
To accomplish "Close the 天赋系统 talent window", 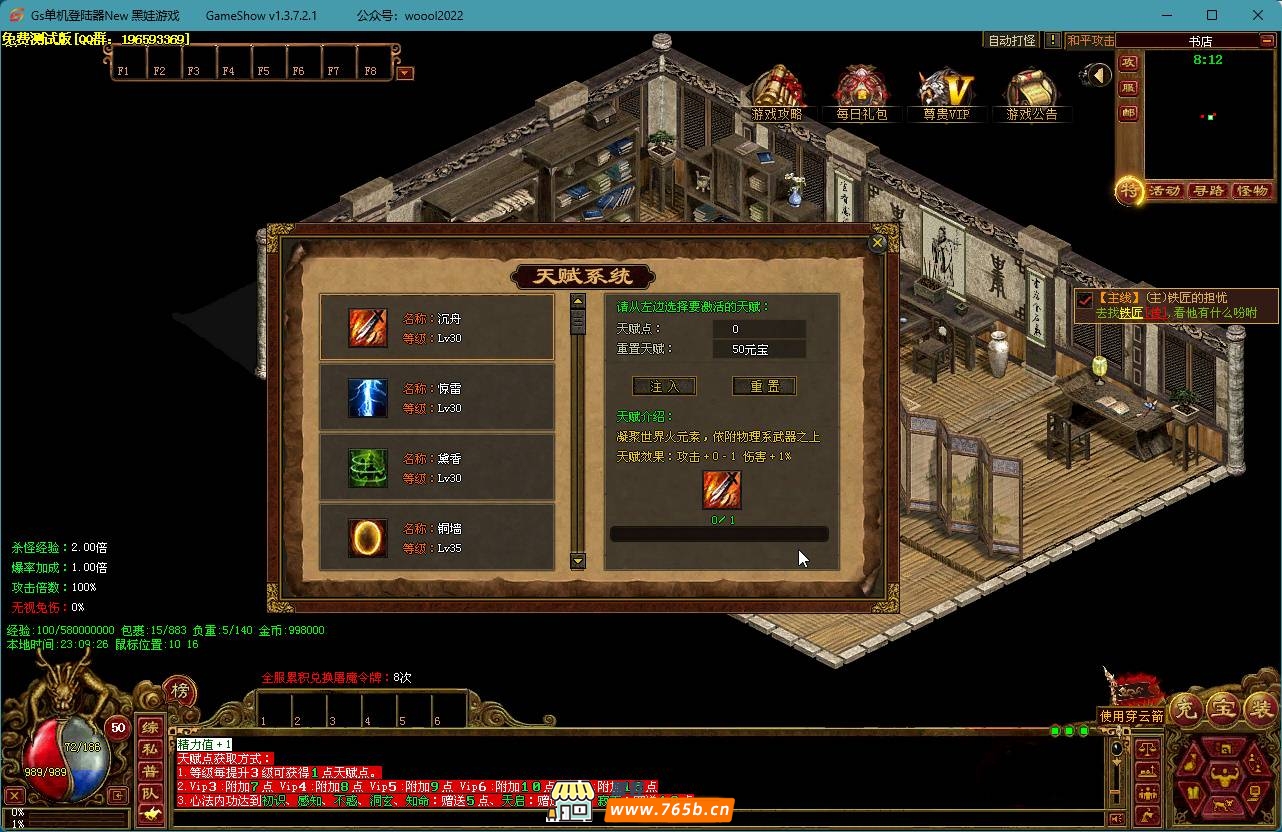I will point(878,242).
